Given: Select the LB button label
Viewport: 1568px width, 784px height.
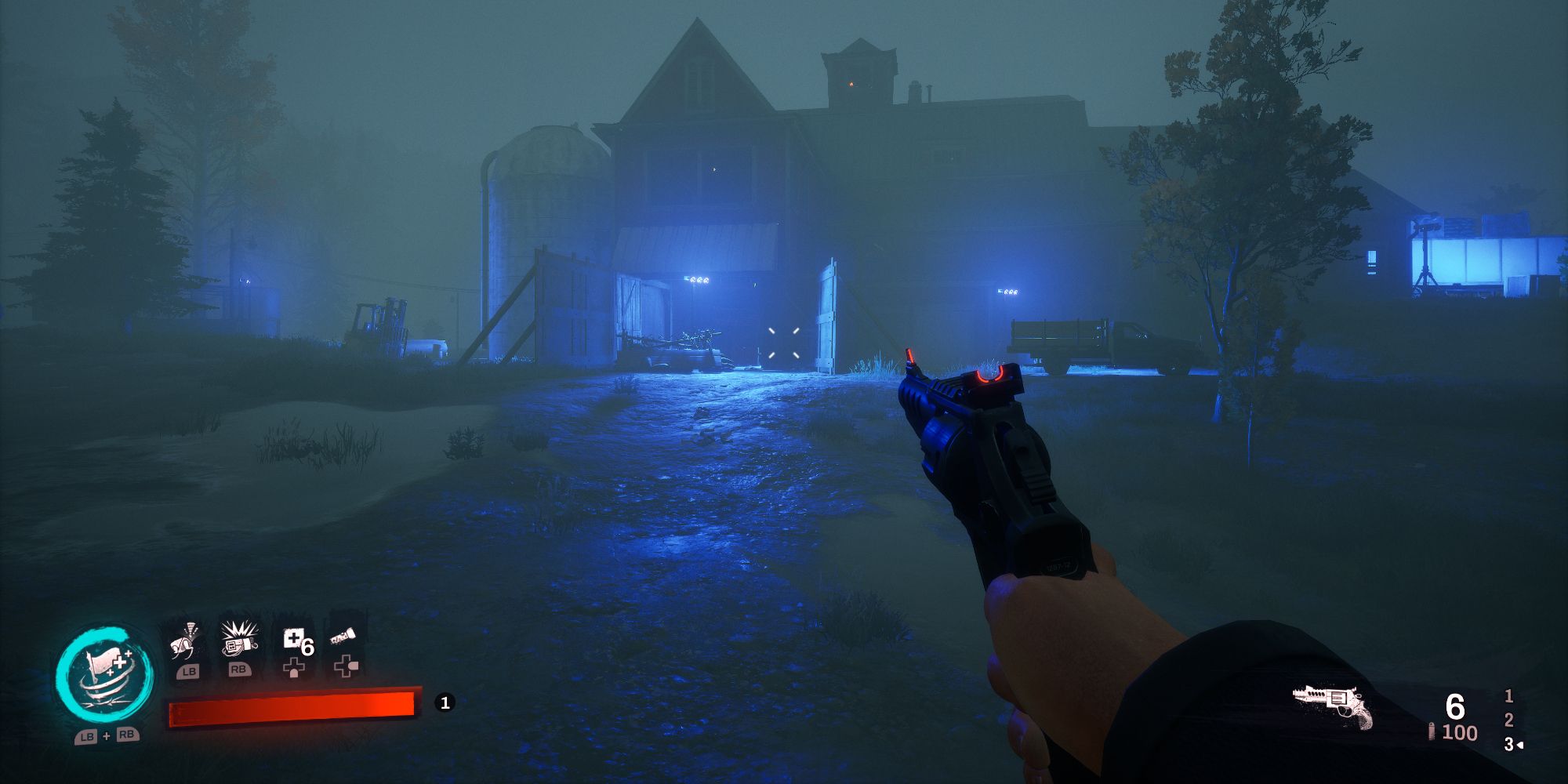Looking at the screenshot, I should (x=190, y=671).
